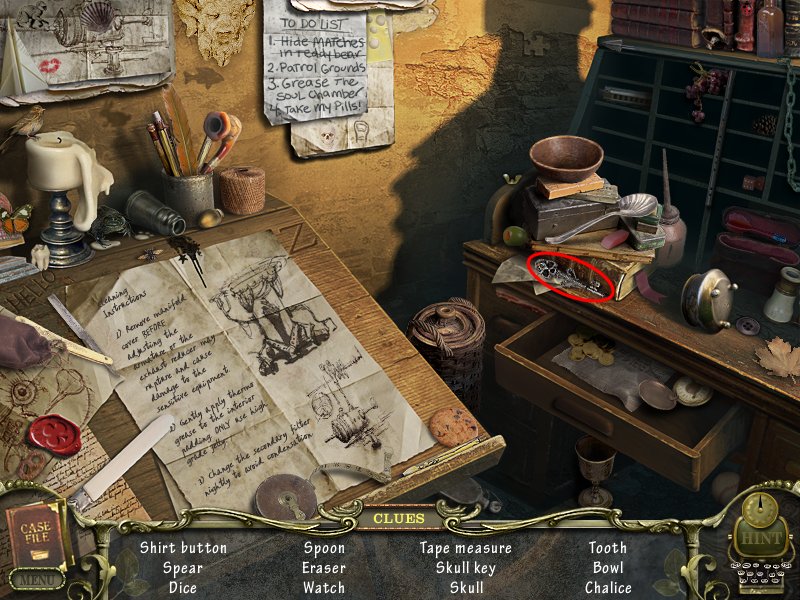This screenshot has width=800, height=600.
Task: Open the Menu
Action: point(36,579)
